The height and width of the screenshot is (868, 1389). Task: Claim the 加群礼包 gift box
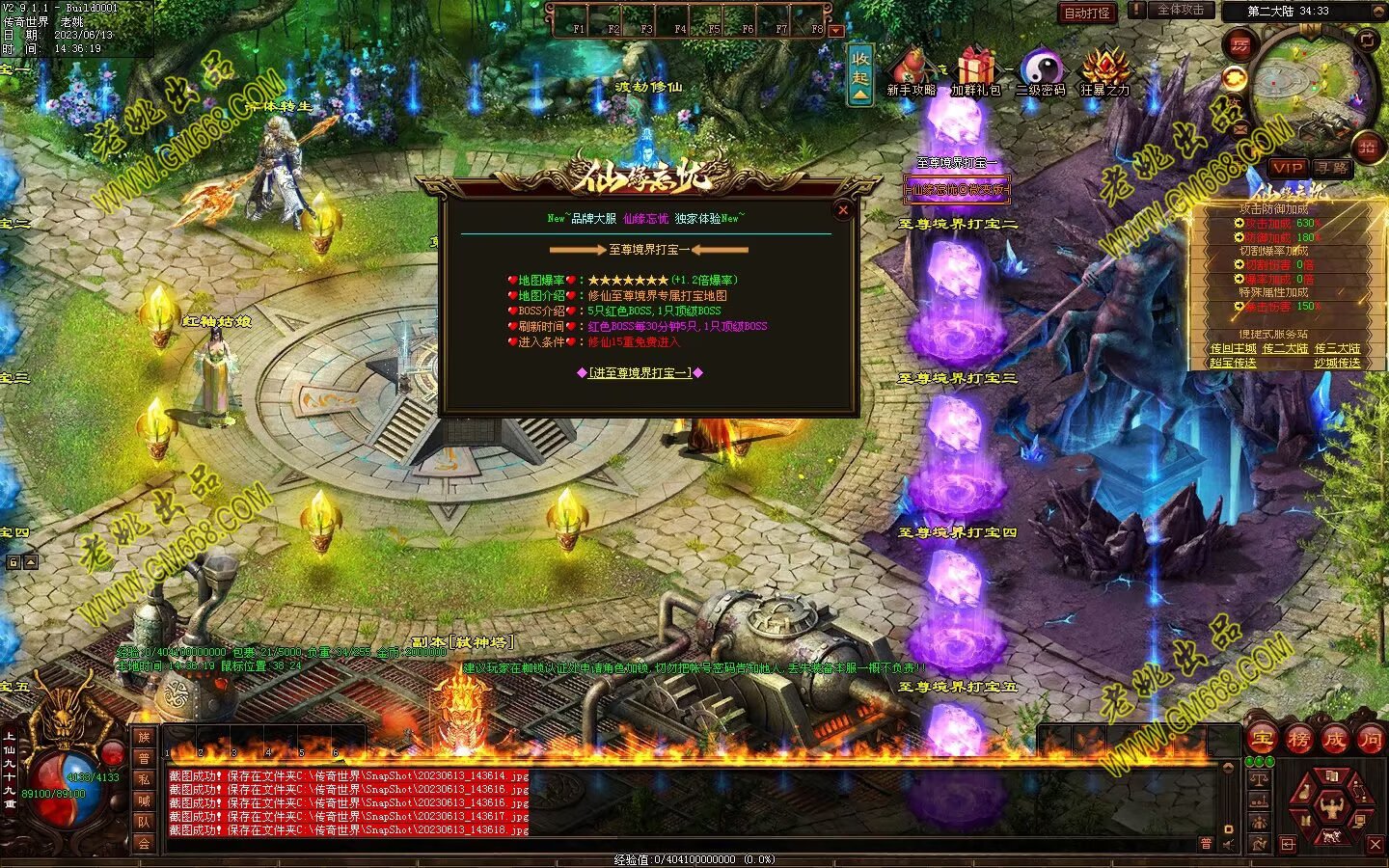point(975,71)
